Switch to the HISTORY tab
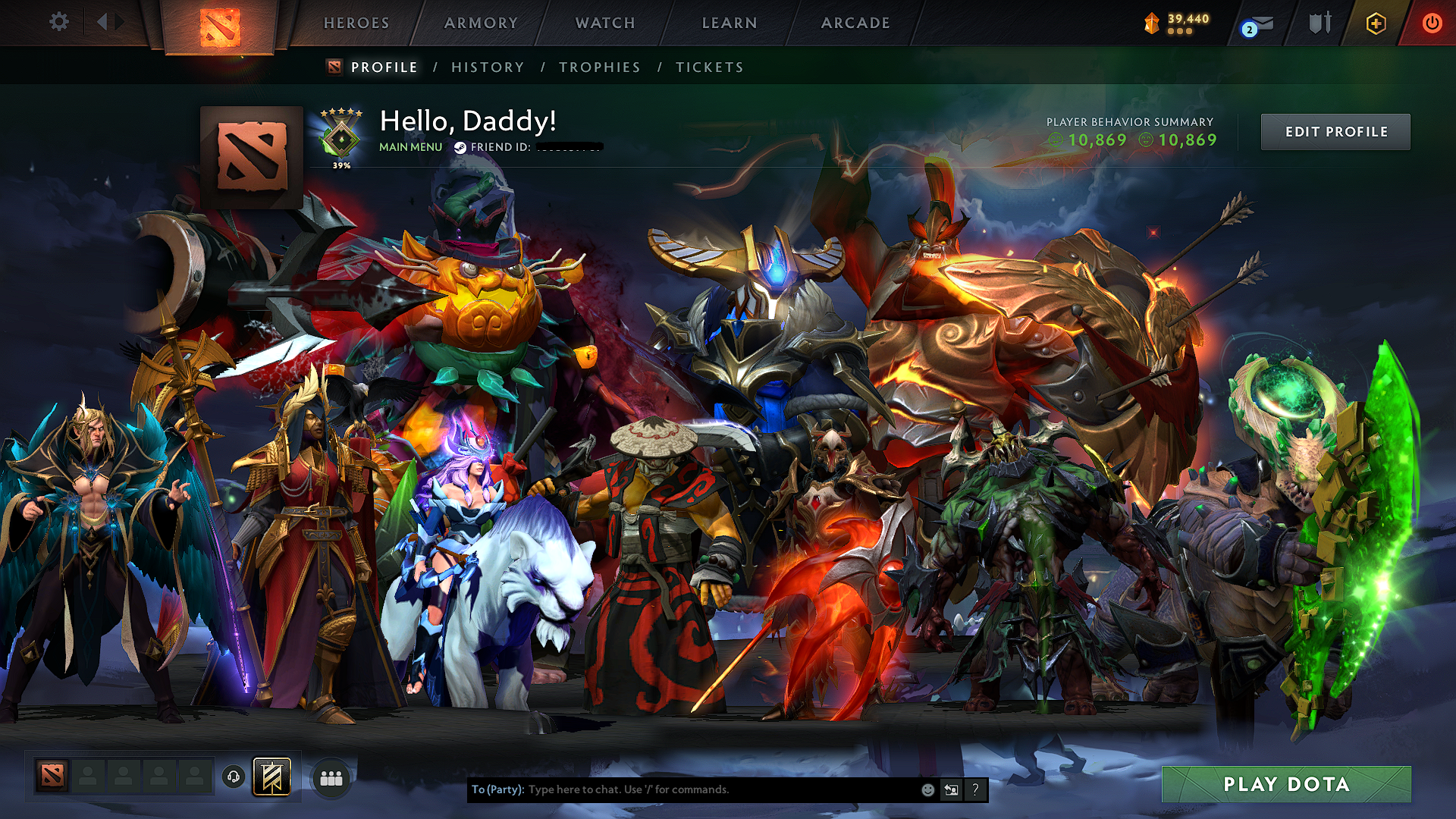1456x819 pixels. tap(486, 67)
